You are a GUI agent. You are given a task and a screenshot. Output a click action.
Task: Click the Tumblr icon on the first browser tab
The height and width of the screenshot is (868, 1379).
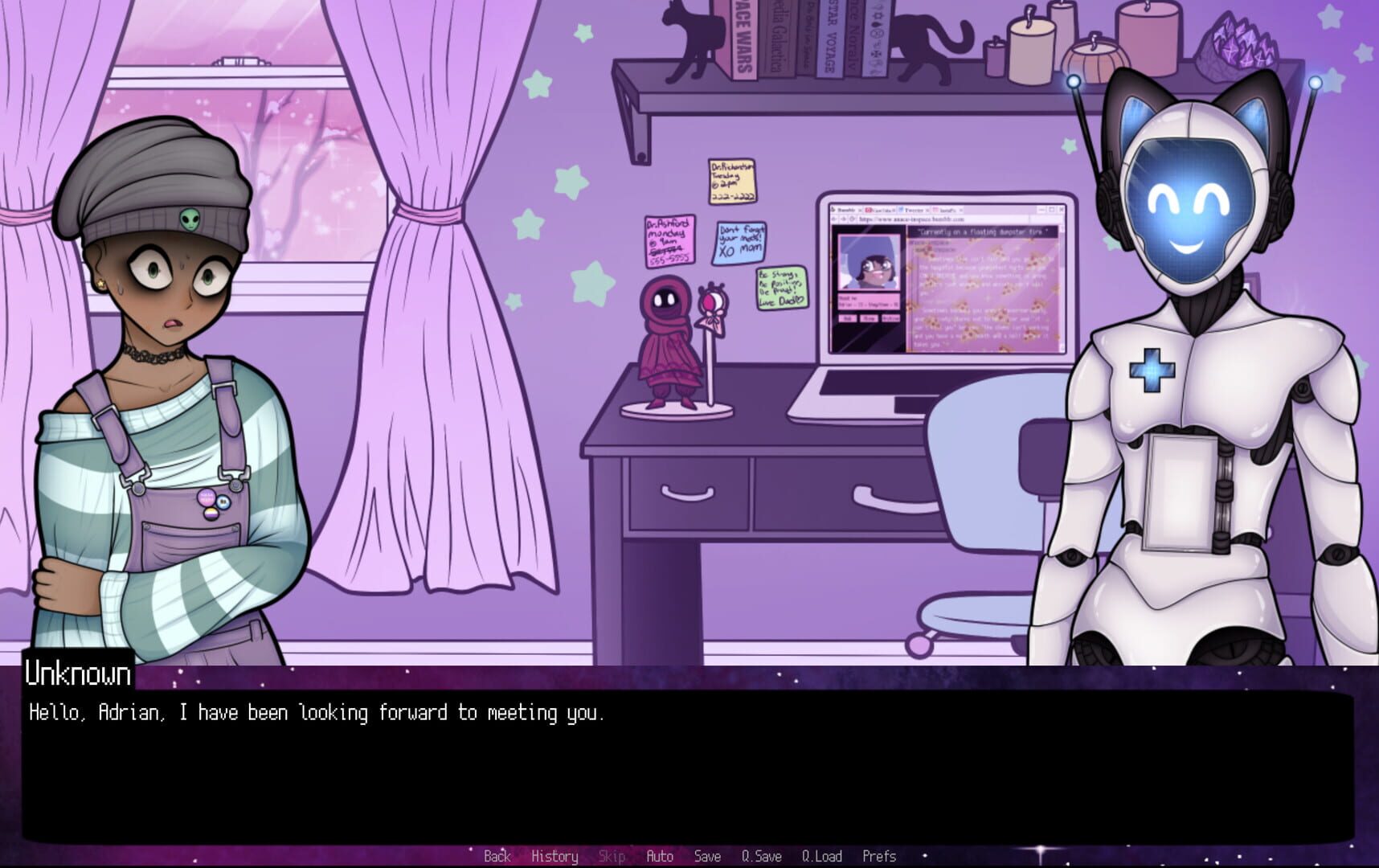click(833, 209)
